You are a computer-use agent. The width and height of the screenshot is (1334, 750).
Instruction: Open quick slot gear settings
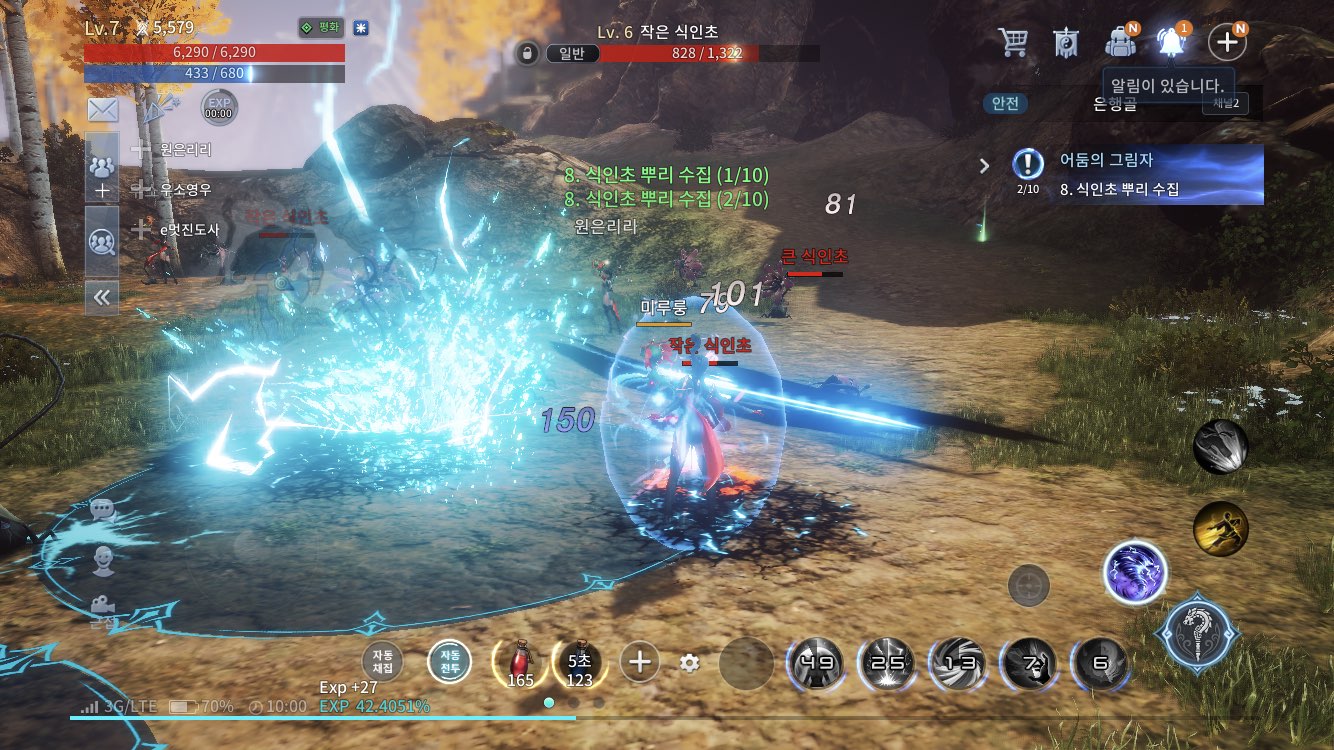coord(688,662)
